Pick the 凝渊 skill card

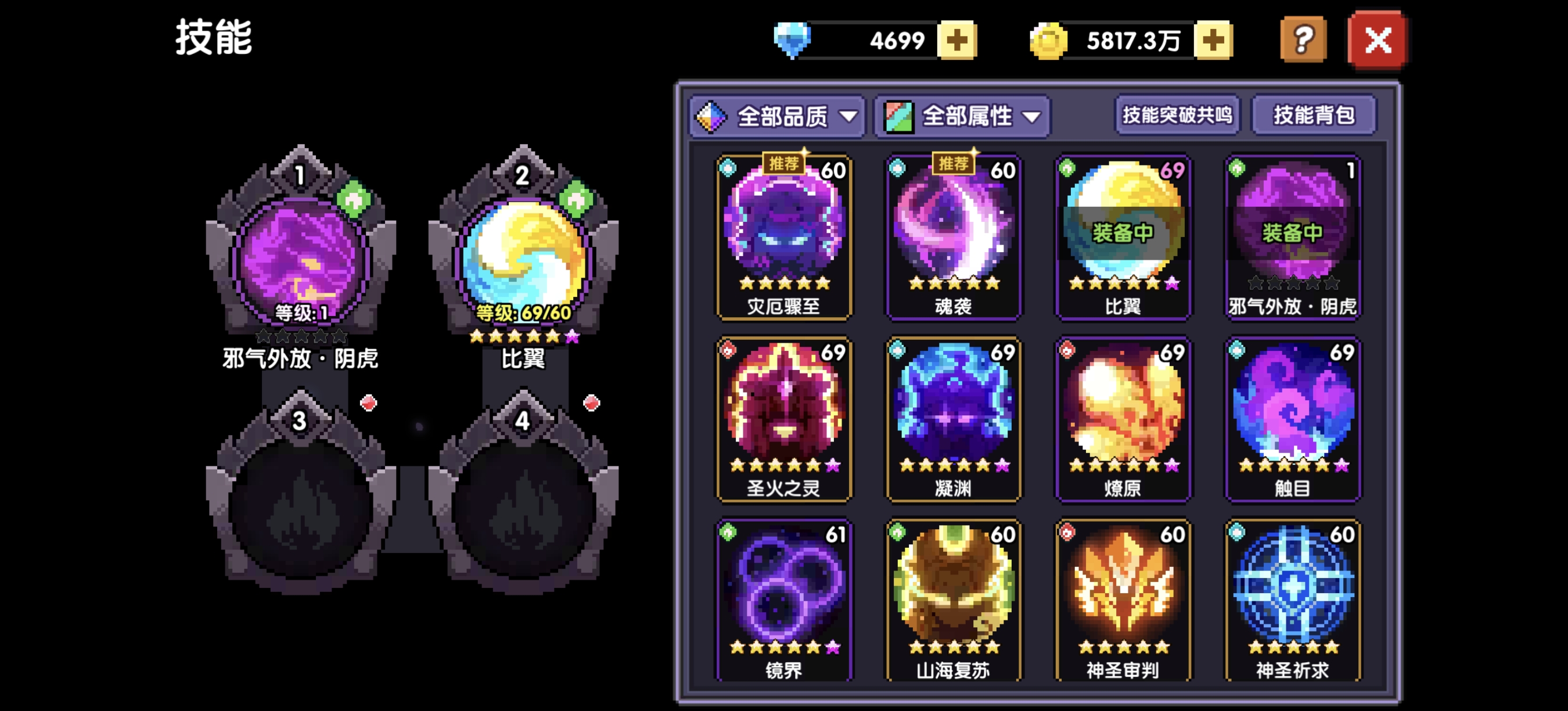point(953,419)
